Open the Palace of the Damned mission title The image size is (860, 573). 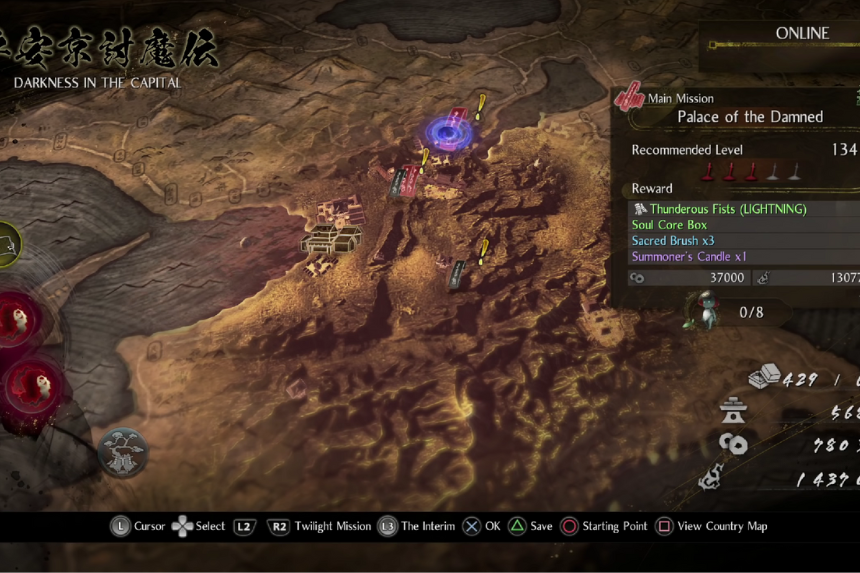point(750,117)
